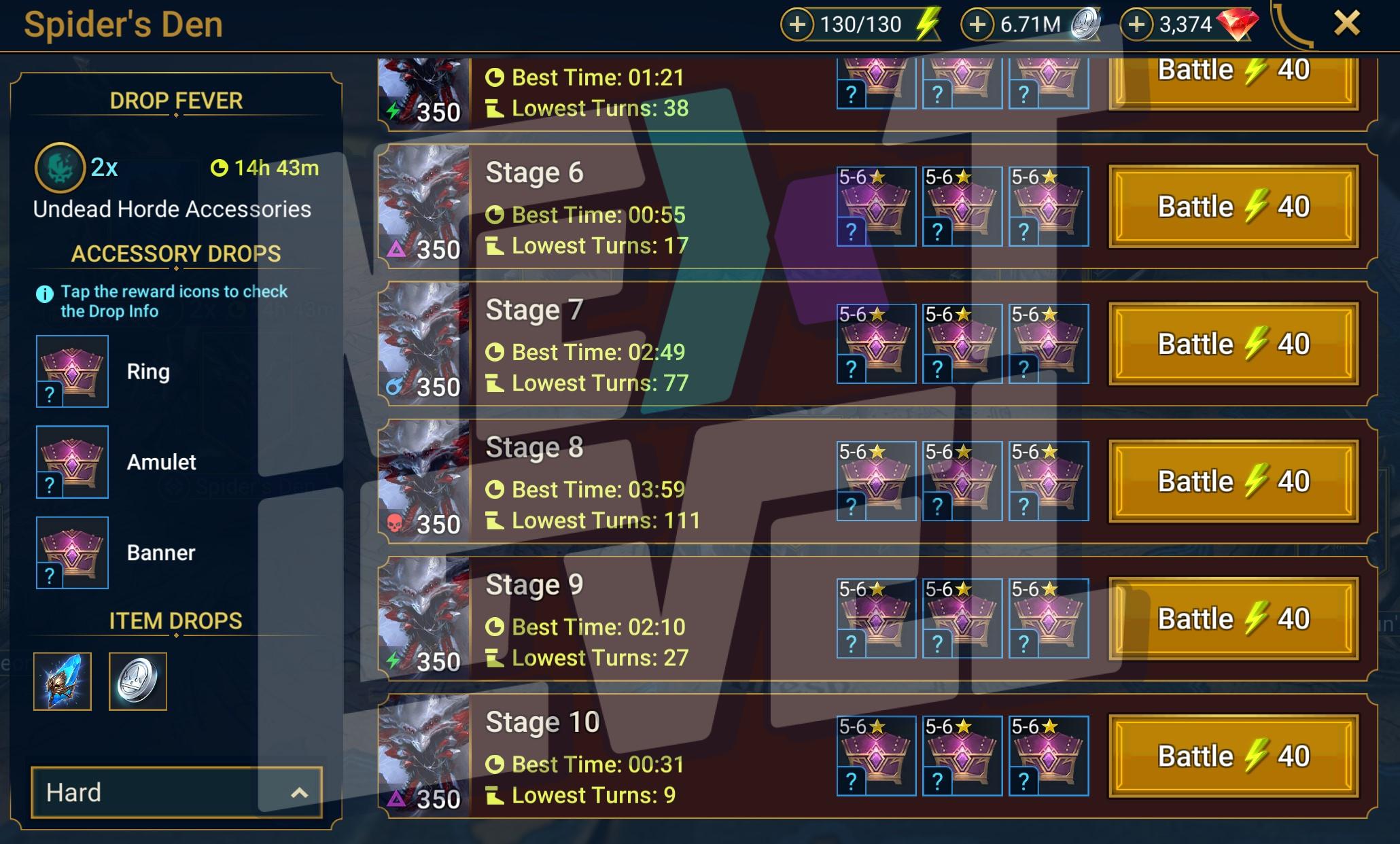Inspect the blue crystal item drop
This screenshot has height=844, width=1400.
63,682
